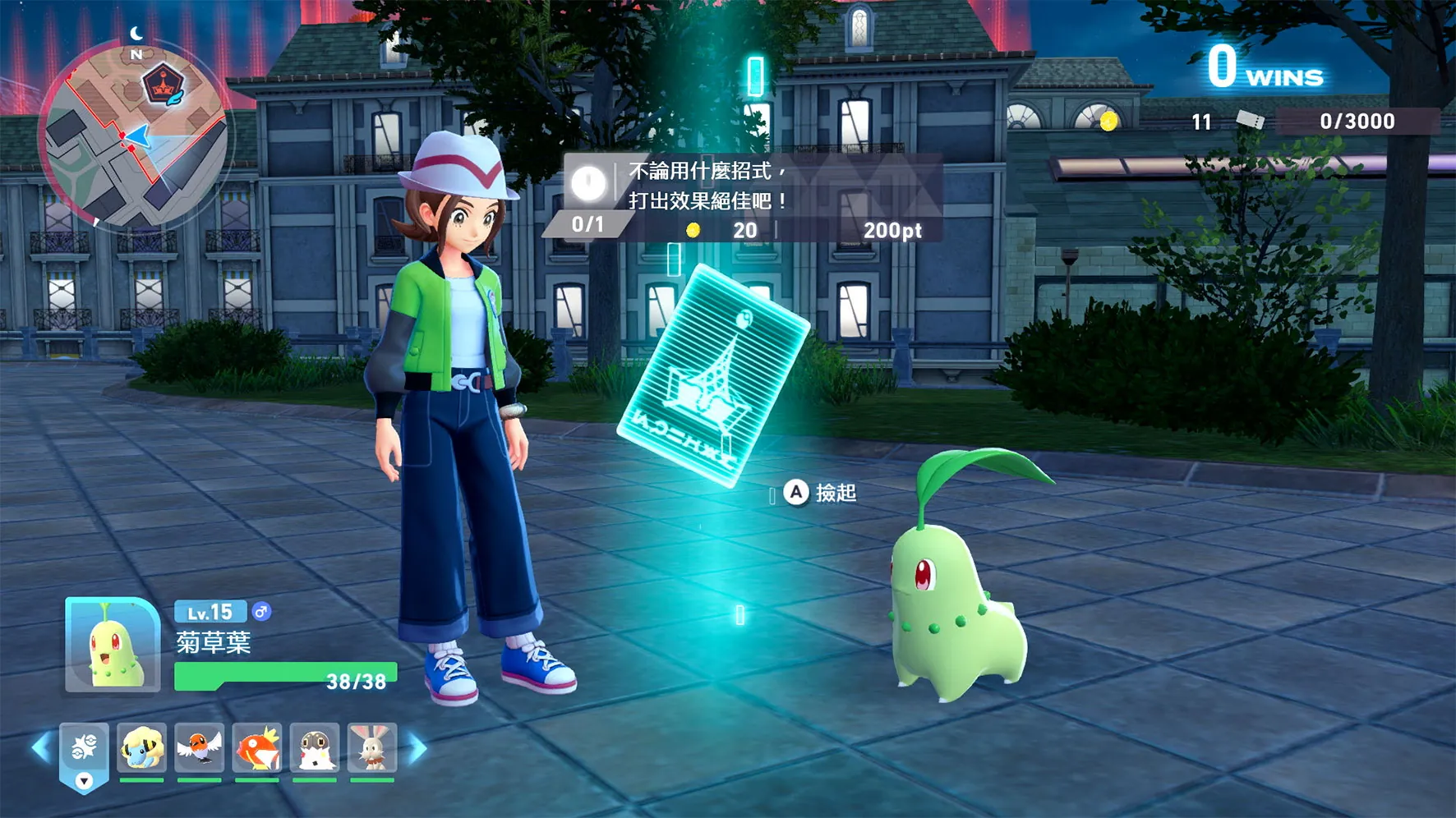Pick Bunnelby in the party bar
1456x818 pixels.
coord(372,748)
